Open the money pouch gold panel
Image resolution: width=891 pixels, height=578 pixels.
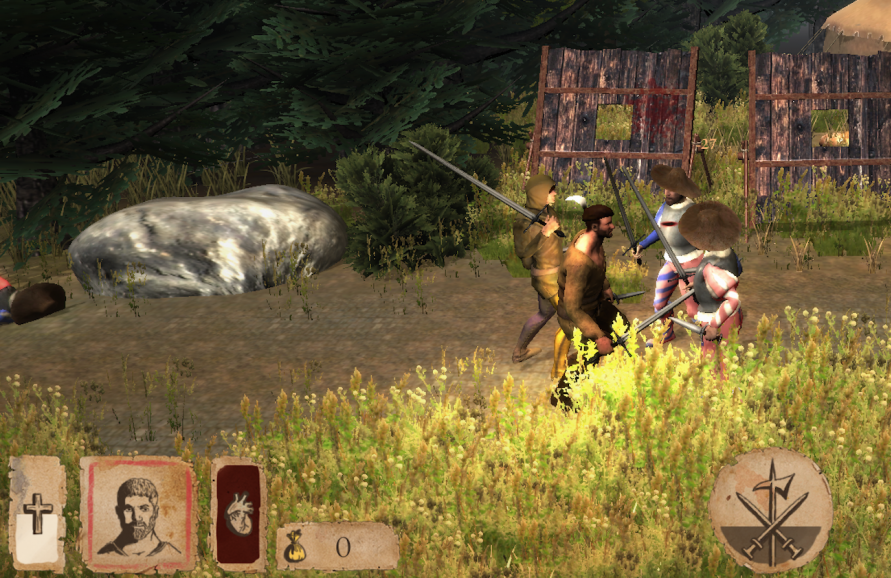[336, 546]
